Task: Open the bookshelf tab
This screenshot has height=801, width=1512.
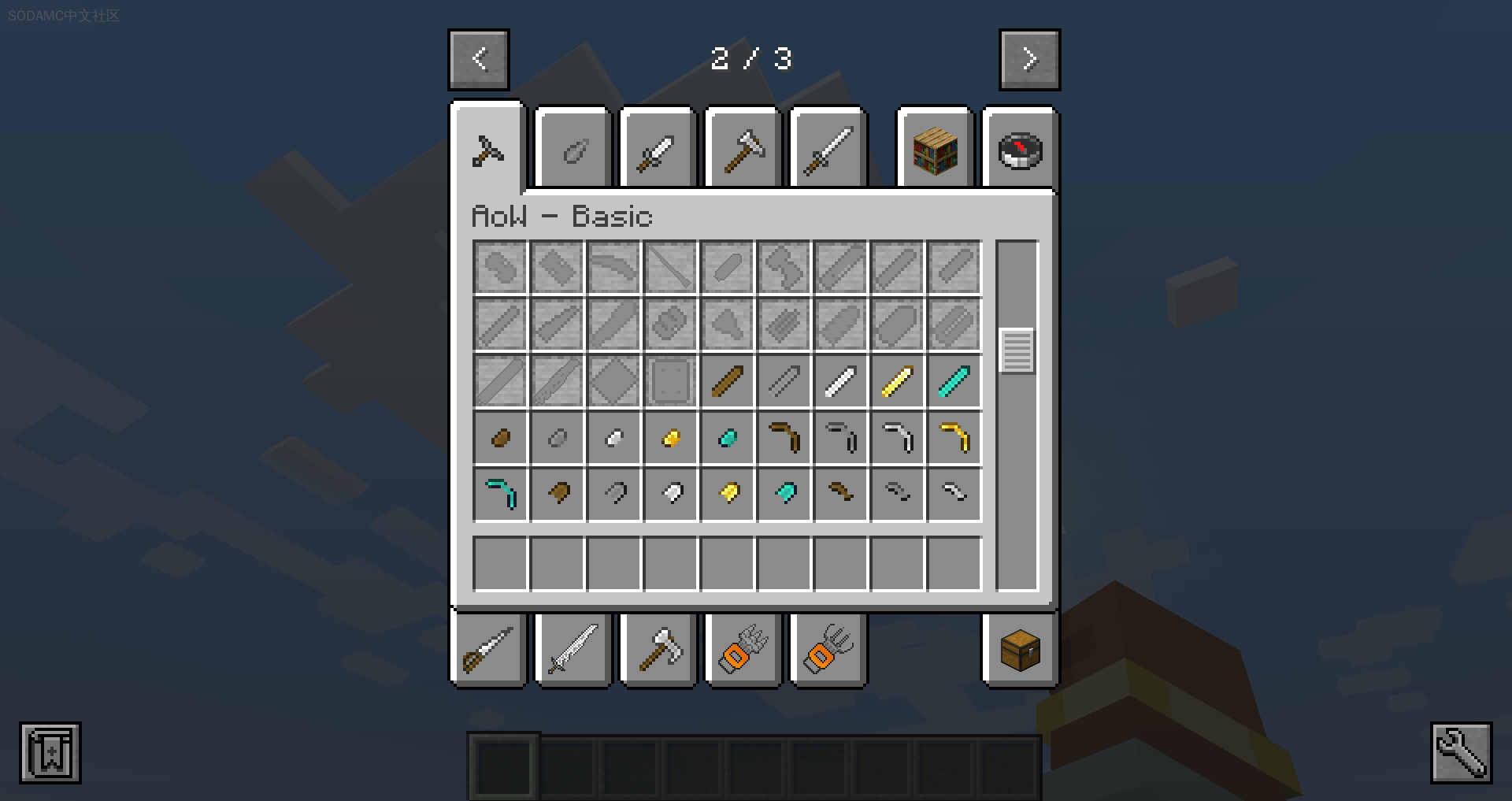Action: (935, 150)
